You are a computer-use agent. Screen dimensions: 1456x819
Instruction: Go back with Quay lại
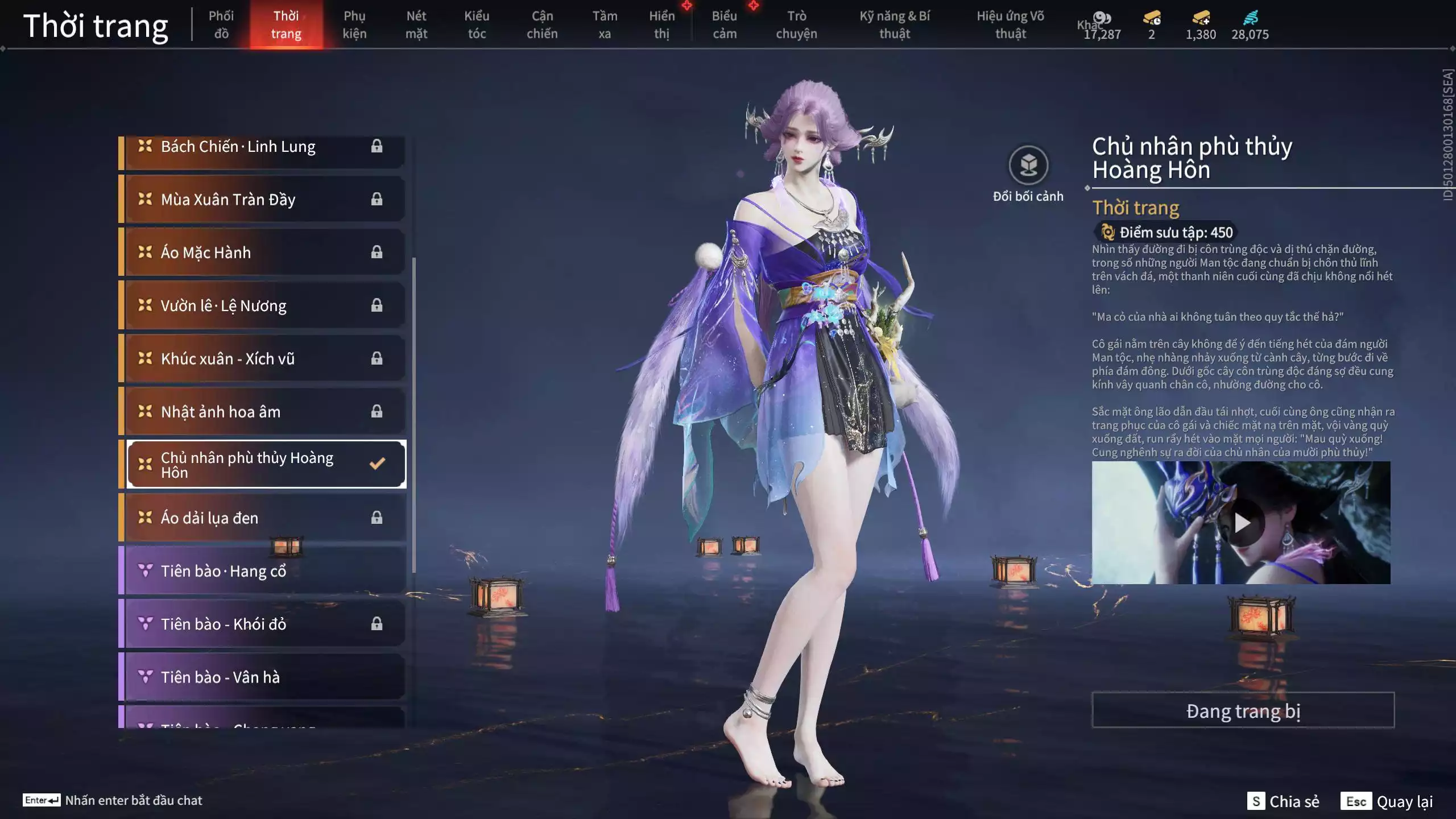(x=1387, y=801)
